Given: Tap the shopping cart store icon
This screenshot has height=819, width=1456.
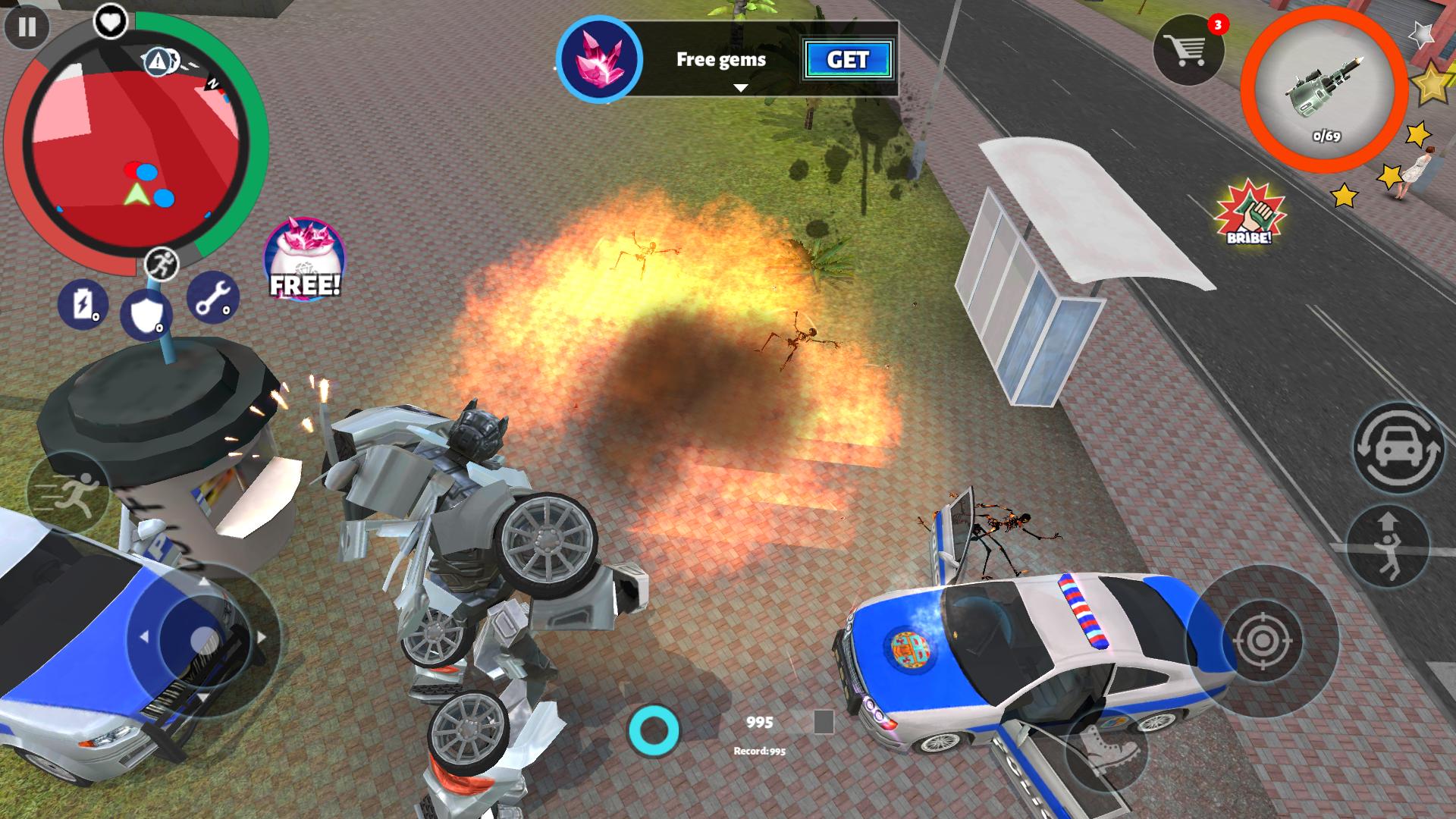Looking at the screenshot, I should (1187, 49).
